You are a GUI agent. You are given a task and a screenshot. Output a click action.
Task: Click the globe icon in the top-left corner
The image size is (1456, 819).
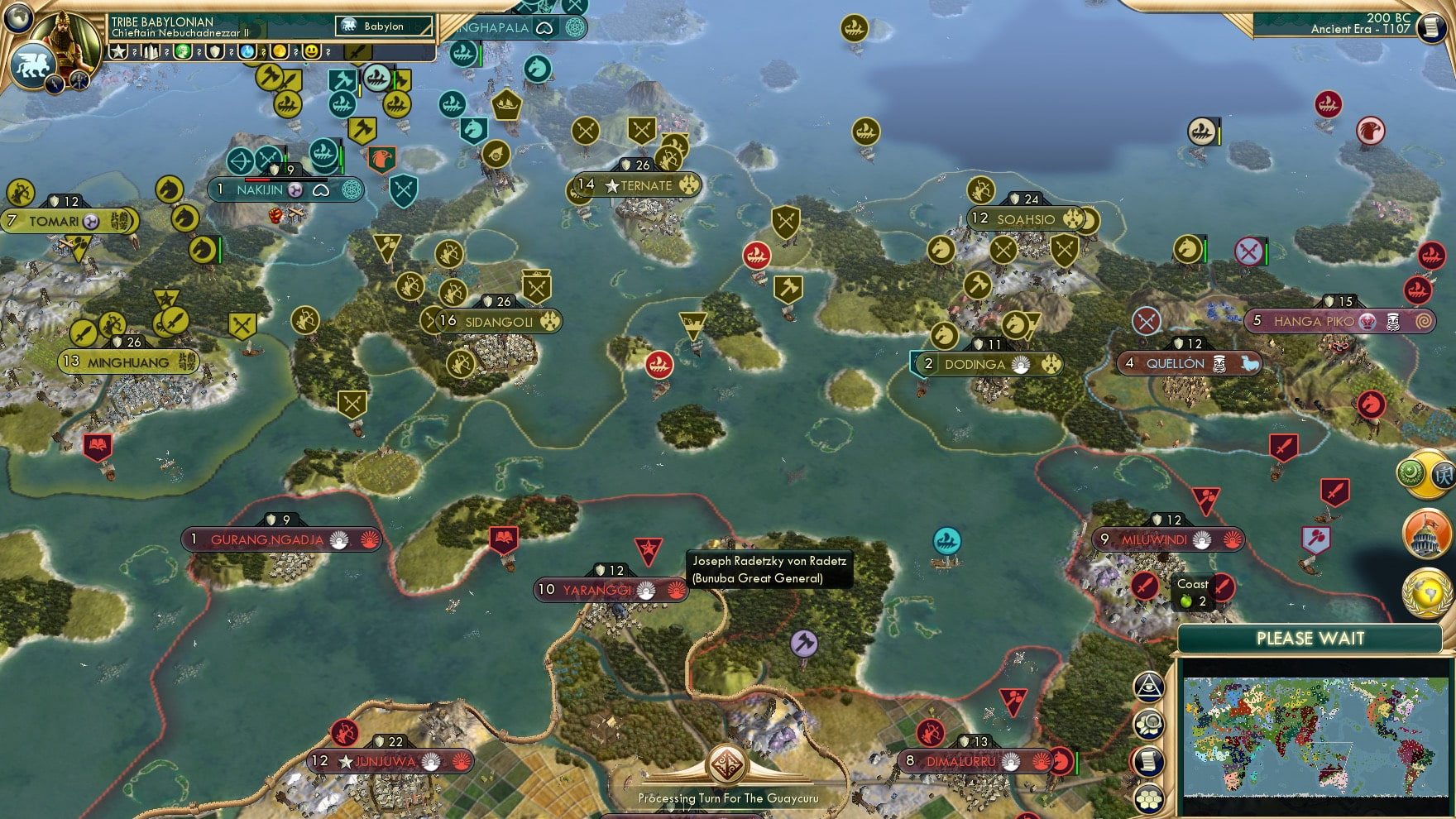click(x=19, y=19)
